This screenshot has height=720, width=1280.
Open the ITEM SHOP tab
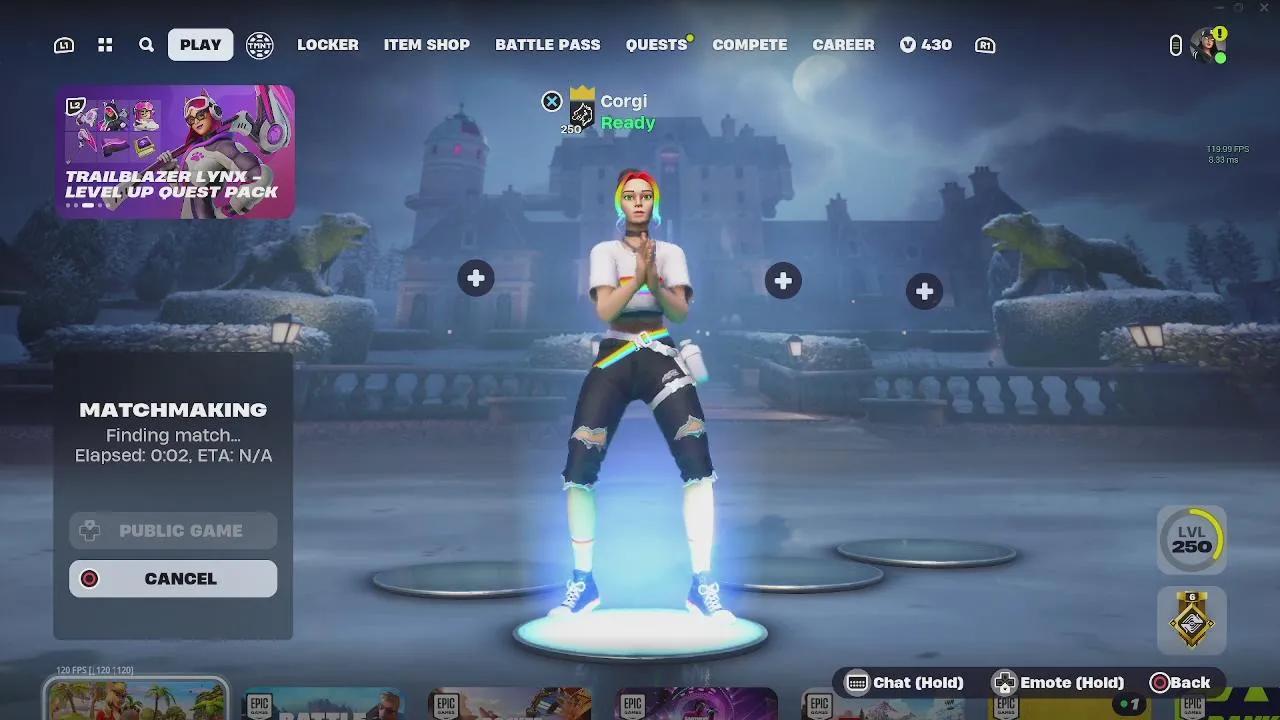[427, 44]
